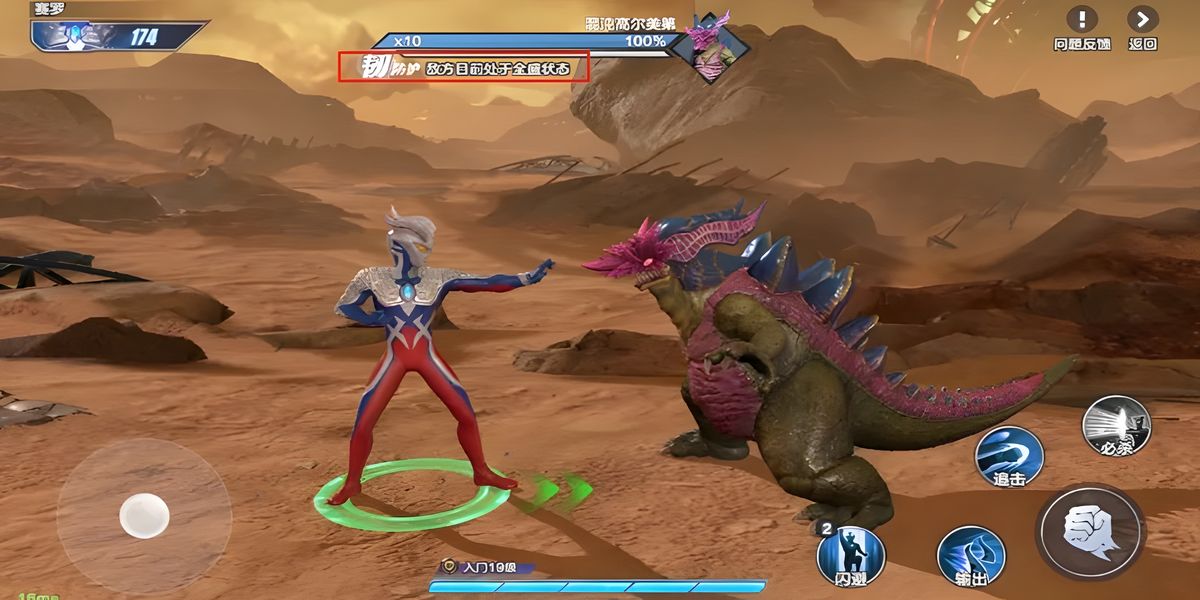This screenshot has height=600, width=1200.
Task: Trigger the 闪避 dodge ability
Action: (850, 554)
